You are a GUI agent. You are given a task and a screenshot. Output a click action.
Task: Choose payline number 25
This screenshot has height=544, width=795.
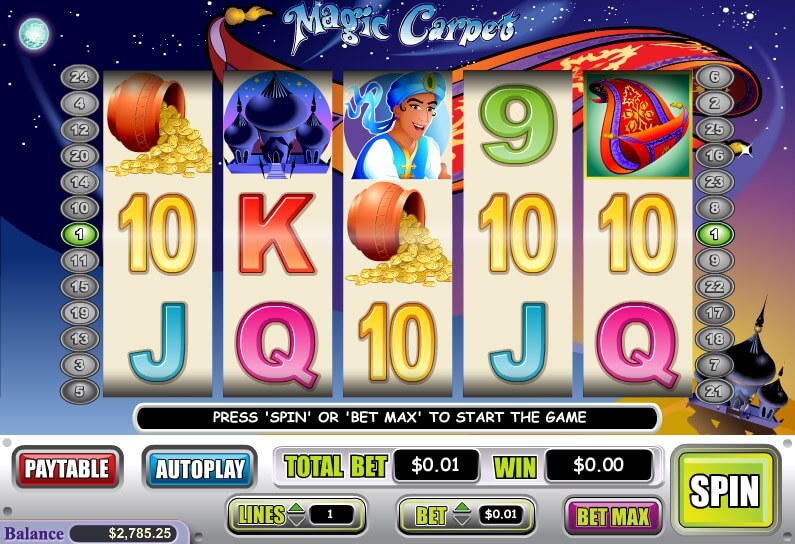(714, 130)
